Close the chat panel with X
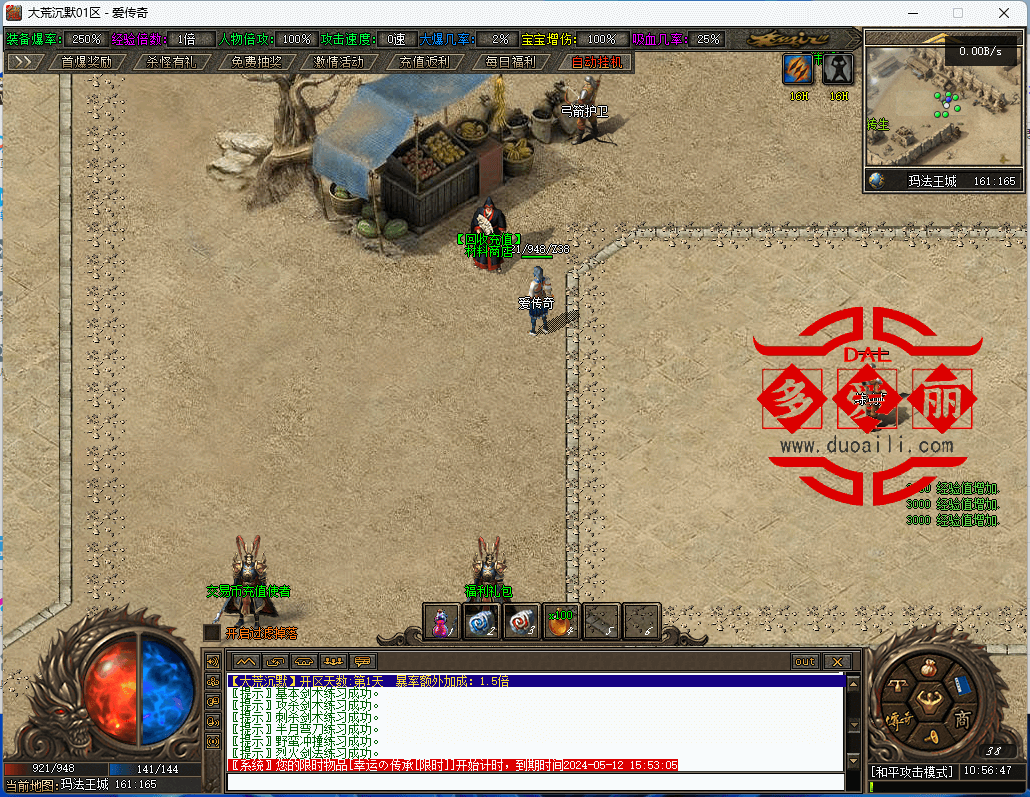Screen dimensions: 1030x797 coord(836,661)
